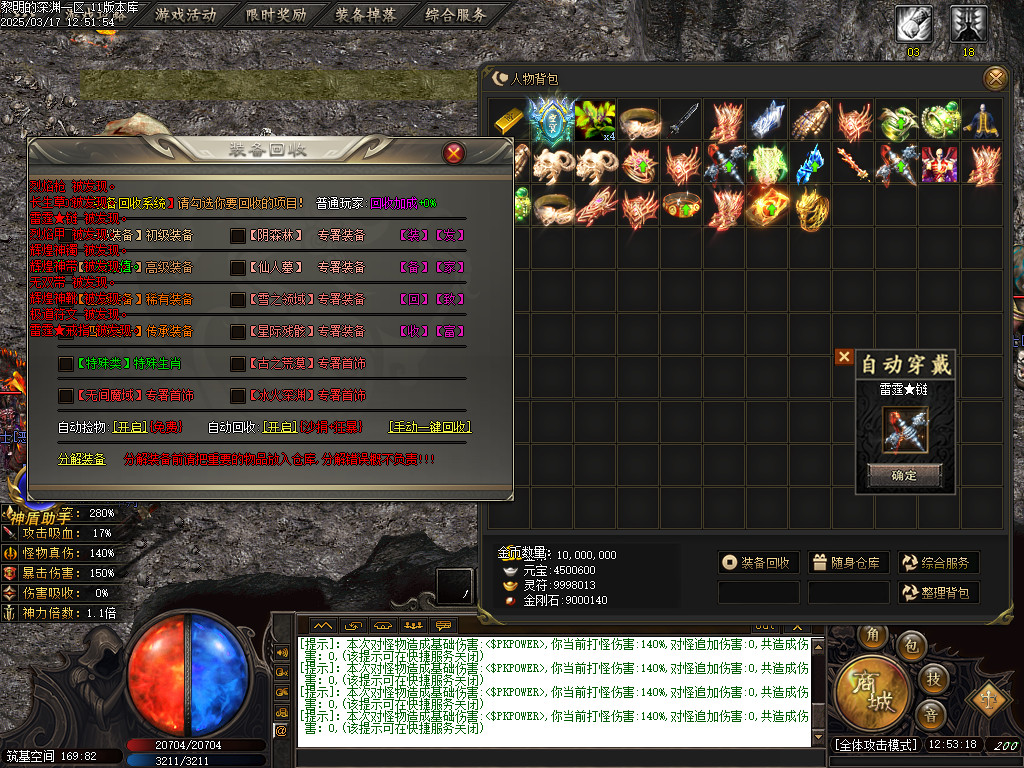Switch the 全体攻击模式 attack mode

tap(875, 745)
